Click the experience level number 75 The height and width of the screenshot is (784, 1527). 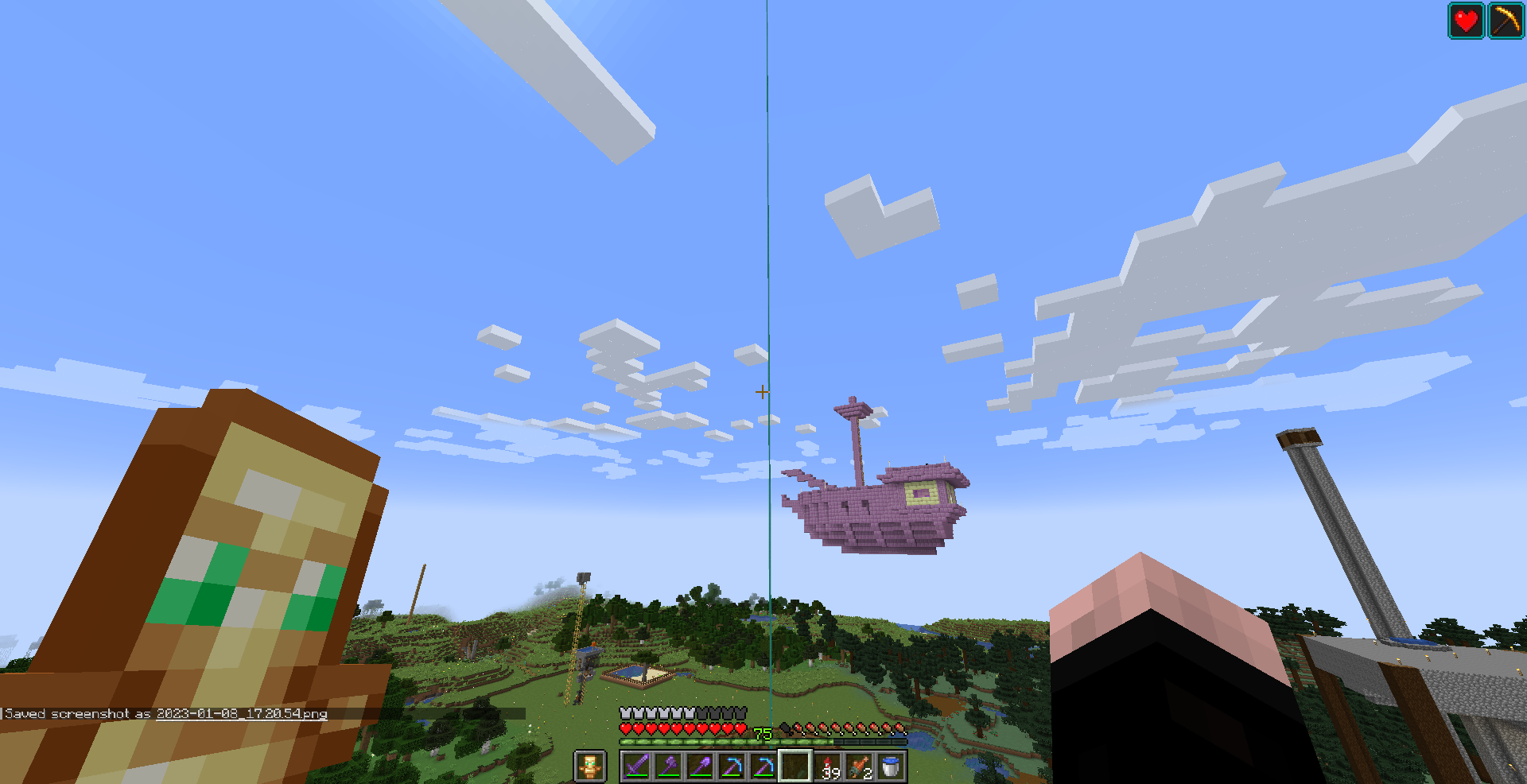click(x=761, y=732)
